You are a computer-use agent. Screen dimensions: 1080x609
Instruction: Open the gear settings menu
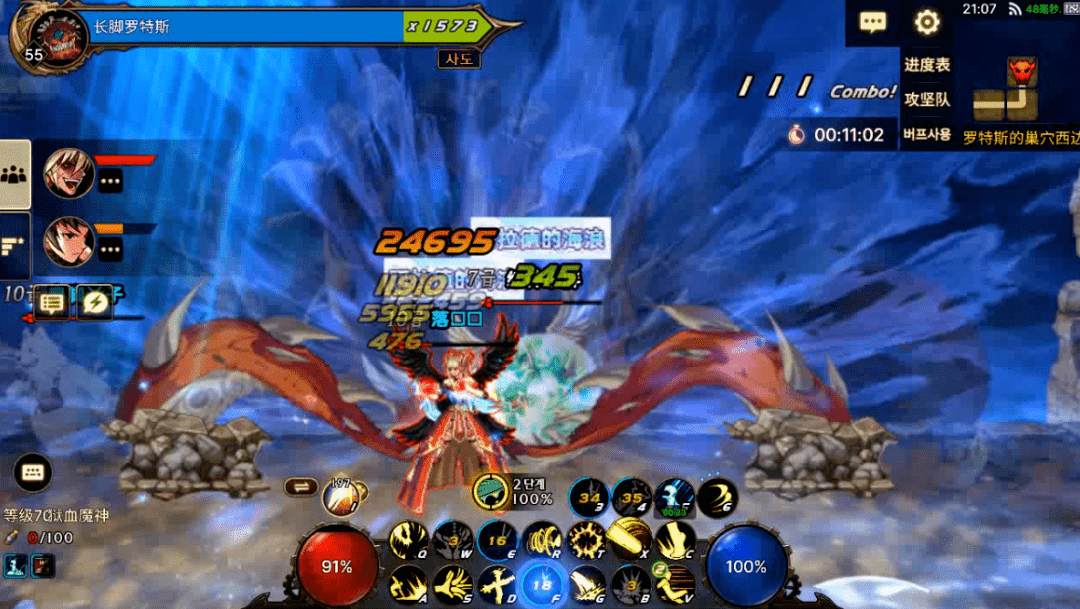(x=927, y=22)
